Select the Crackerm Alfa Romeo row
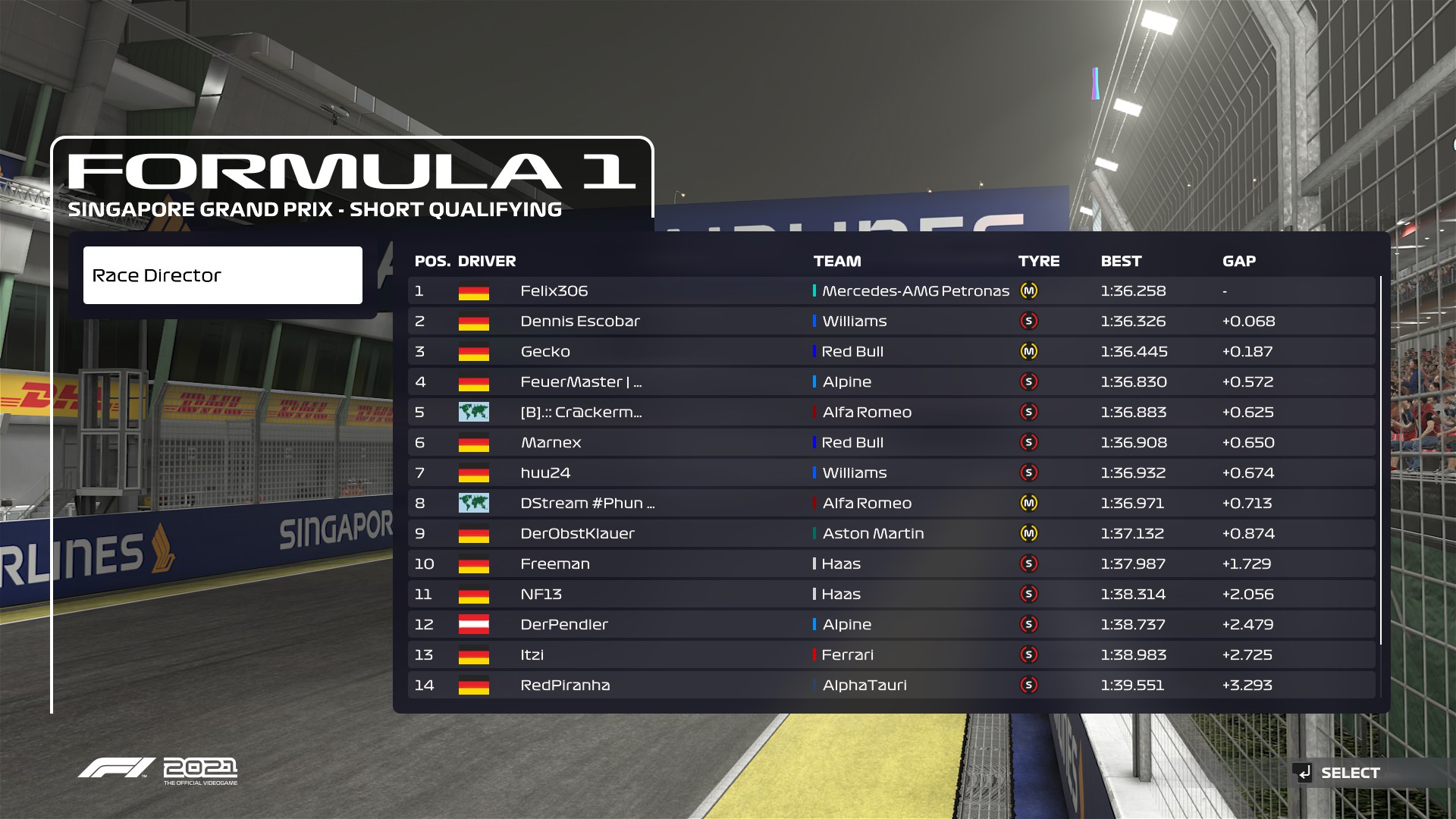The image size is (1456, 819). (x=891, y=413)
